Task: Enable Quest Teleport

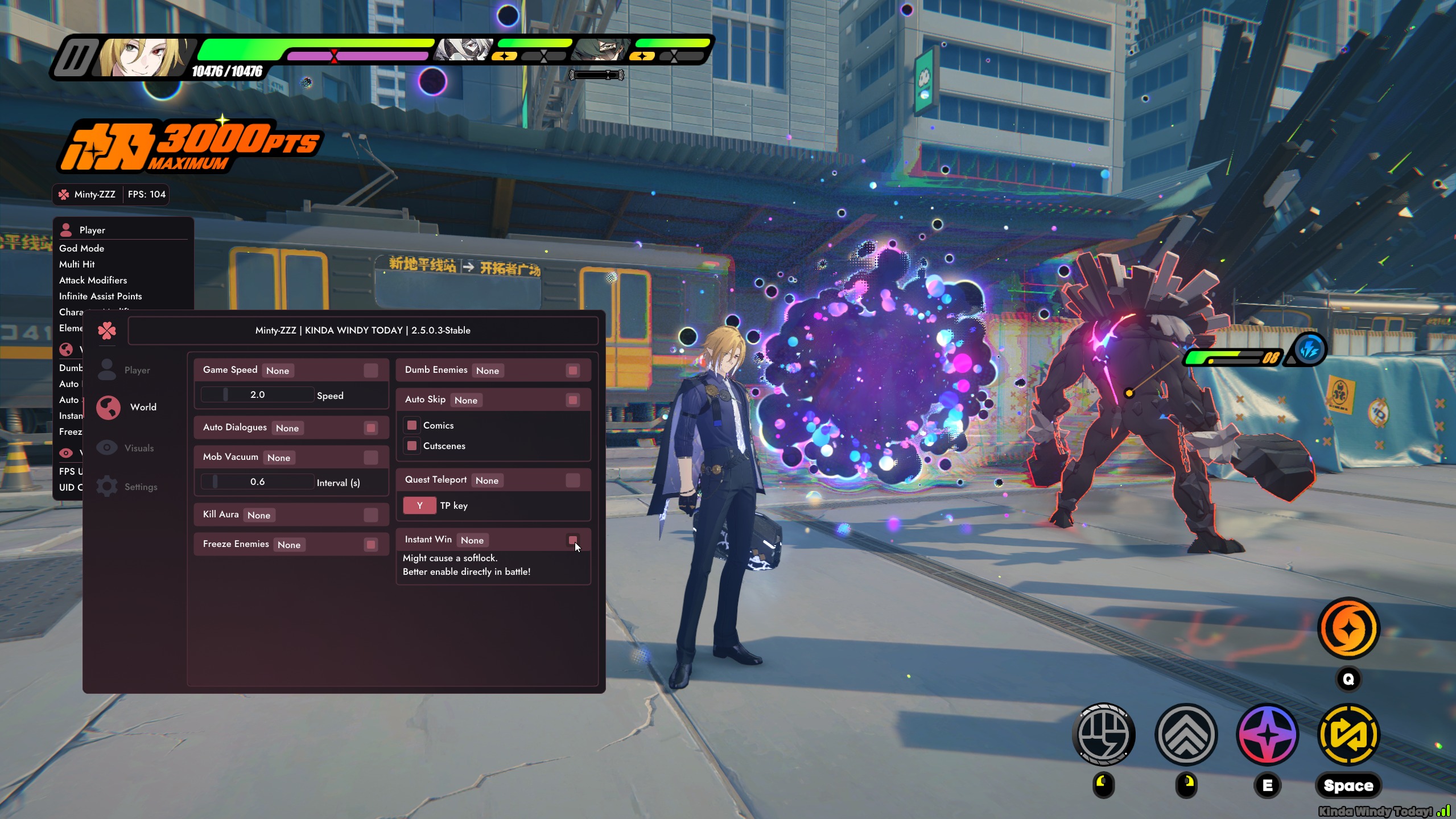Action: tap(573, 480)
